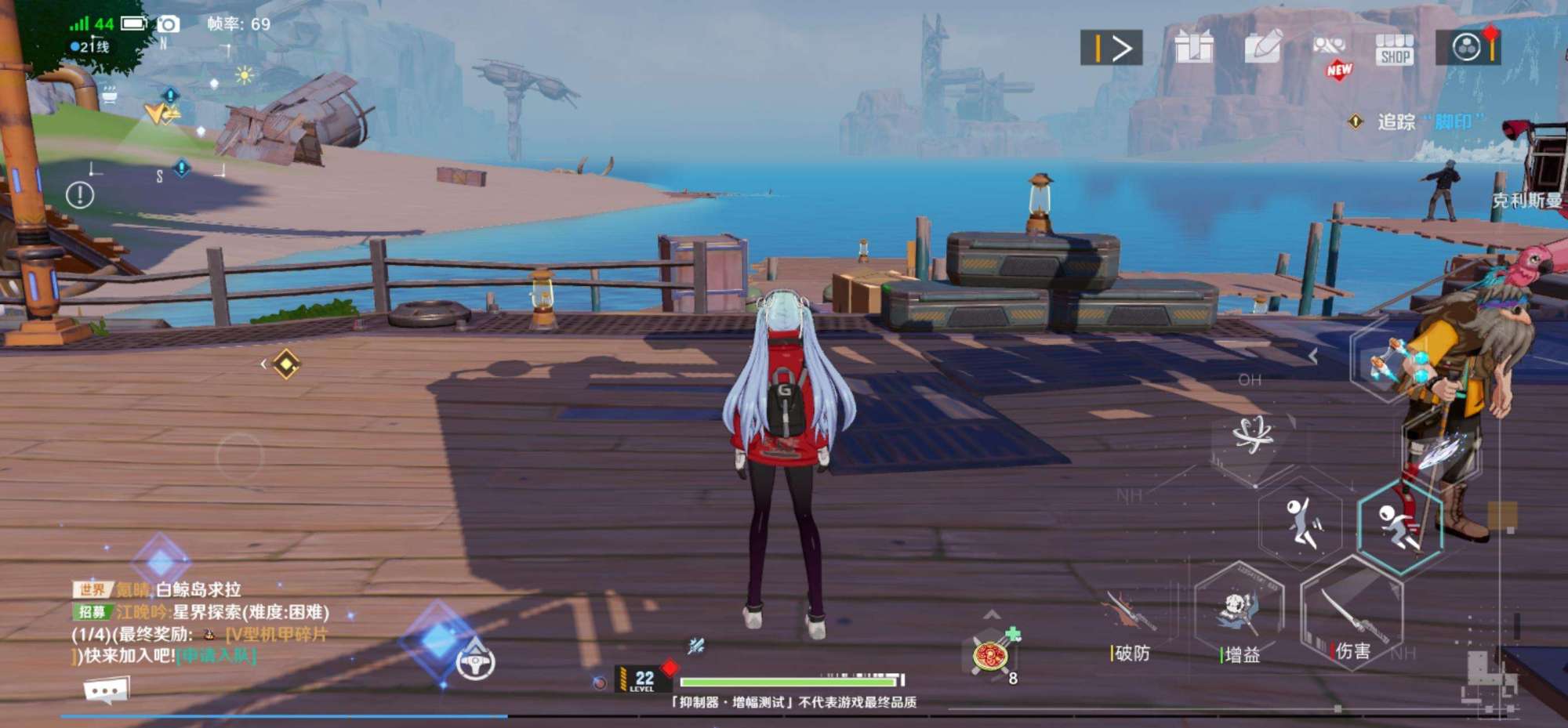Attack with the 伤害 weapon button
The width and height of the screenshot is (1568, 728).
click(x=1351, y=615)
